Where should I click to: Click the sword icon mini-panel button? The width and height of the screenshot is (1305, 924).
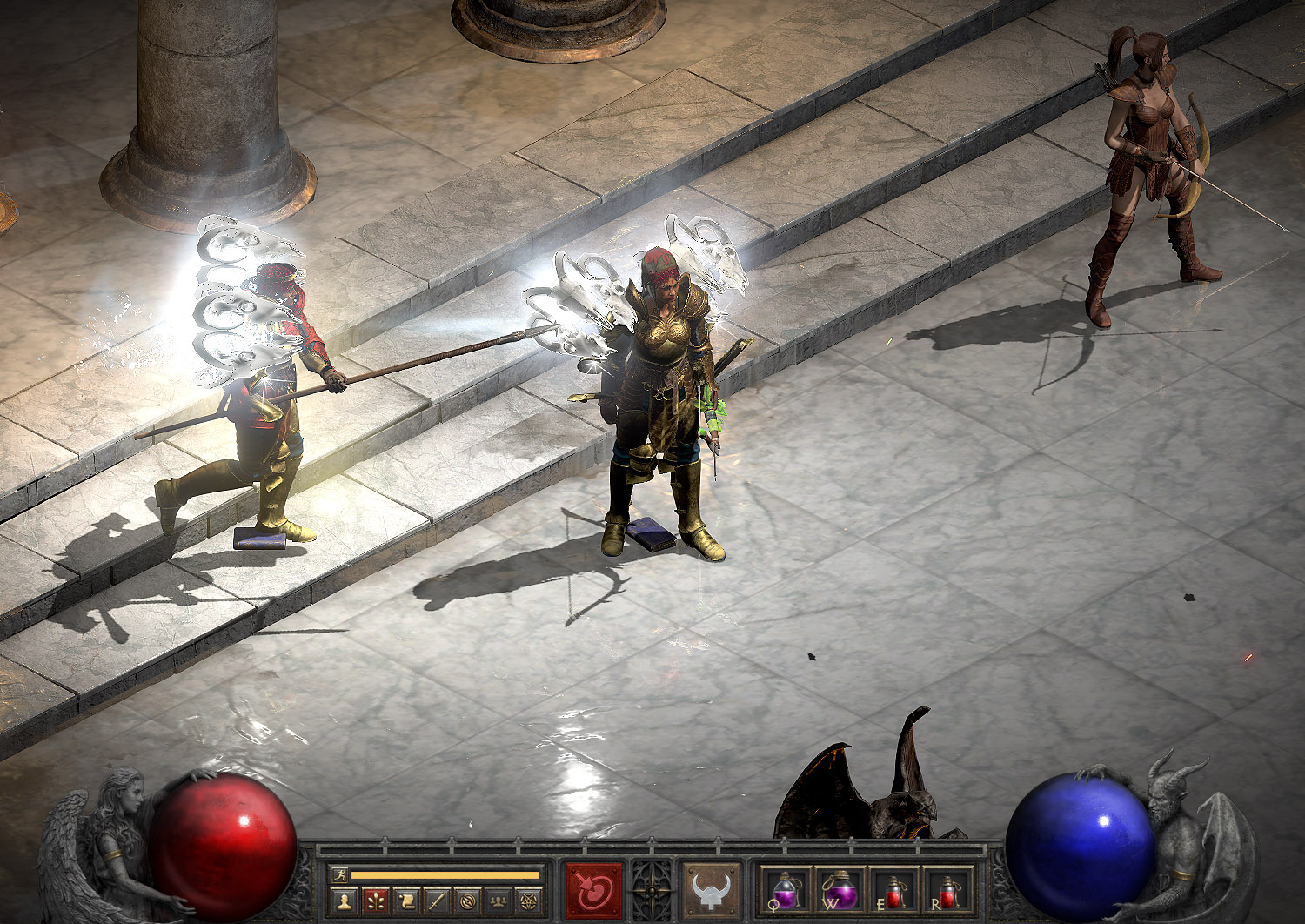tap(438, 901)
